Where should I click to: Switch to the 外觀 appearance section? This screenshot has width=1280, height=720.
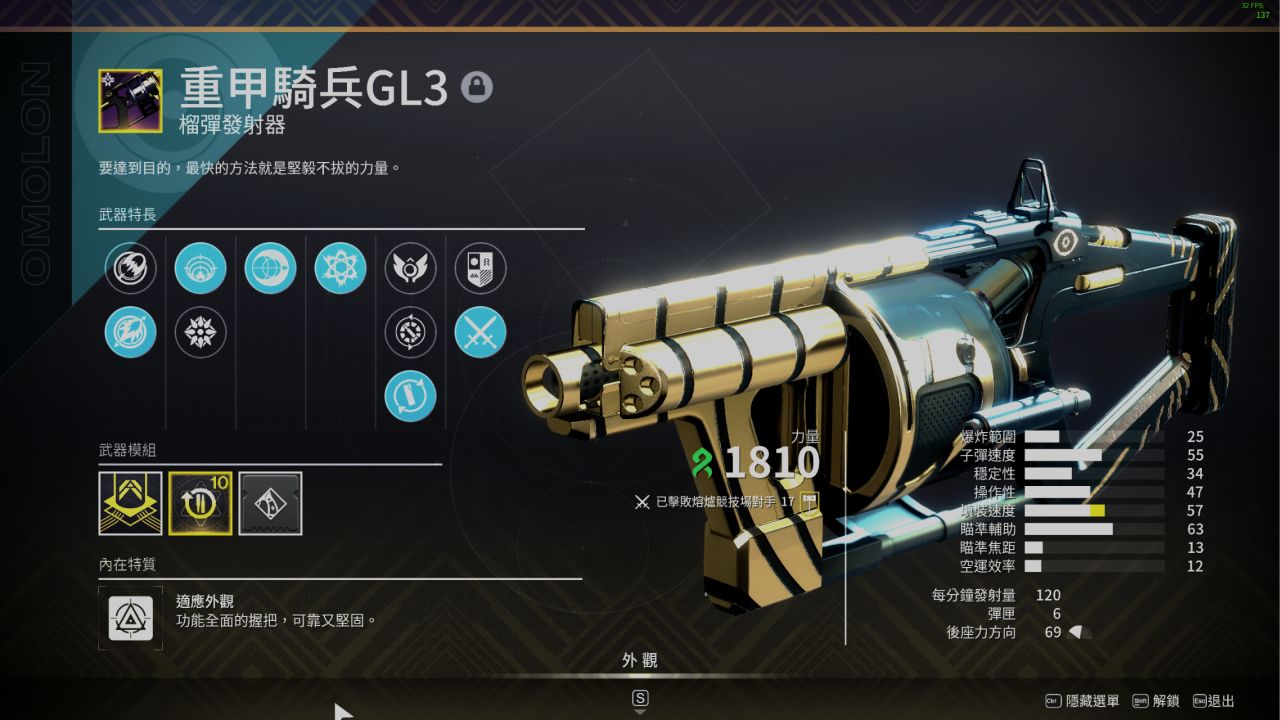[x=640, y=661]
